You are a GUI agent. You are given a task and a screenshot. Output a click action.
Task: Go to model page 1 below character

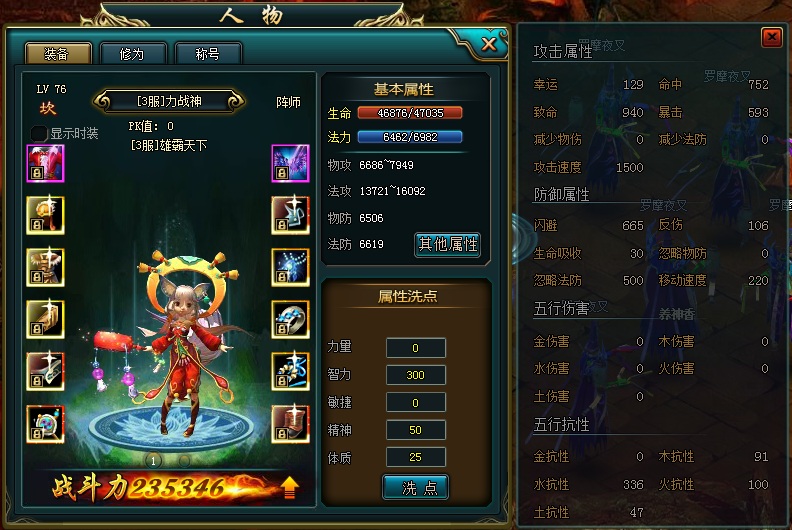point(154,460)
